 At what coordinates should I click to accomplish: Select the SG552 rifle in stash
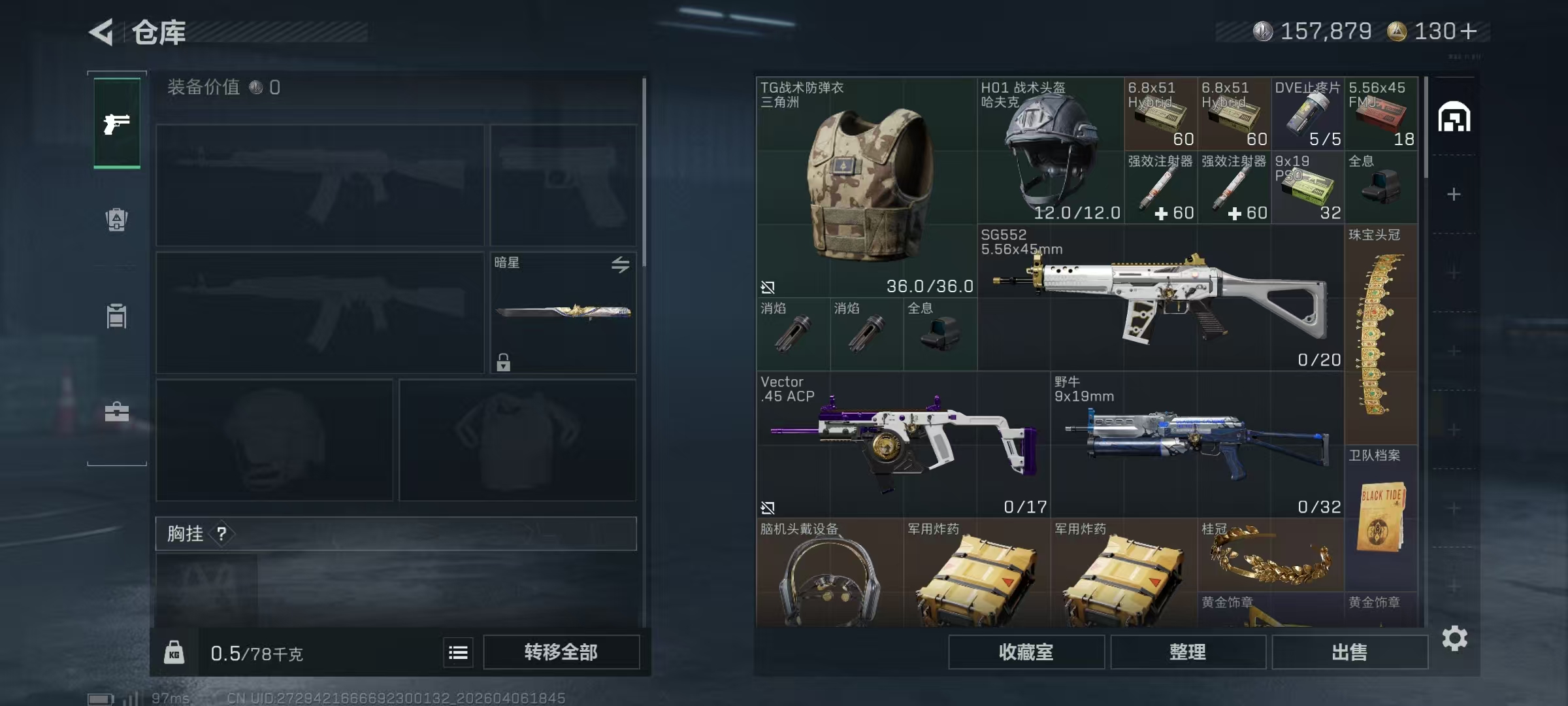(x=1160, y=297)
